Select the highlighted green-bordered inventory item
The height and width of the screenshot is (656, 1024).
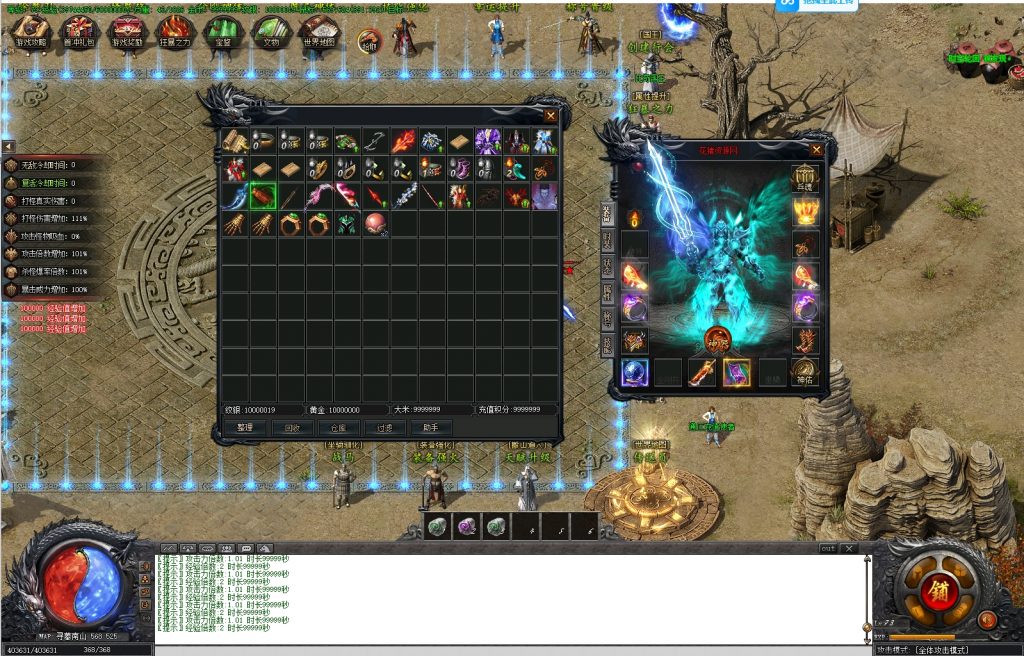[263, 195]
